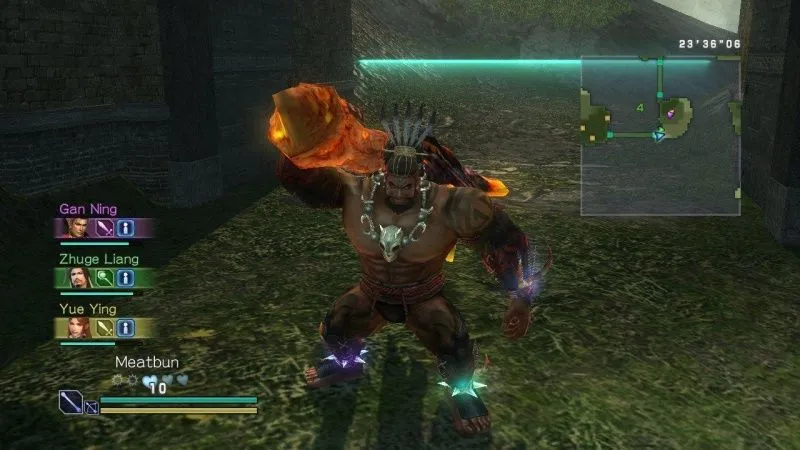Select the small secondary weapon icon
Image resolution: width=800 pixels, height=450 pixels.
(91, 407)
